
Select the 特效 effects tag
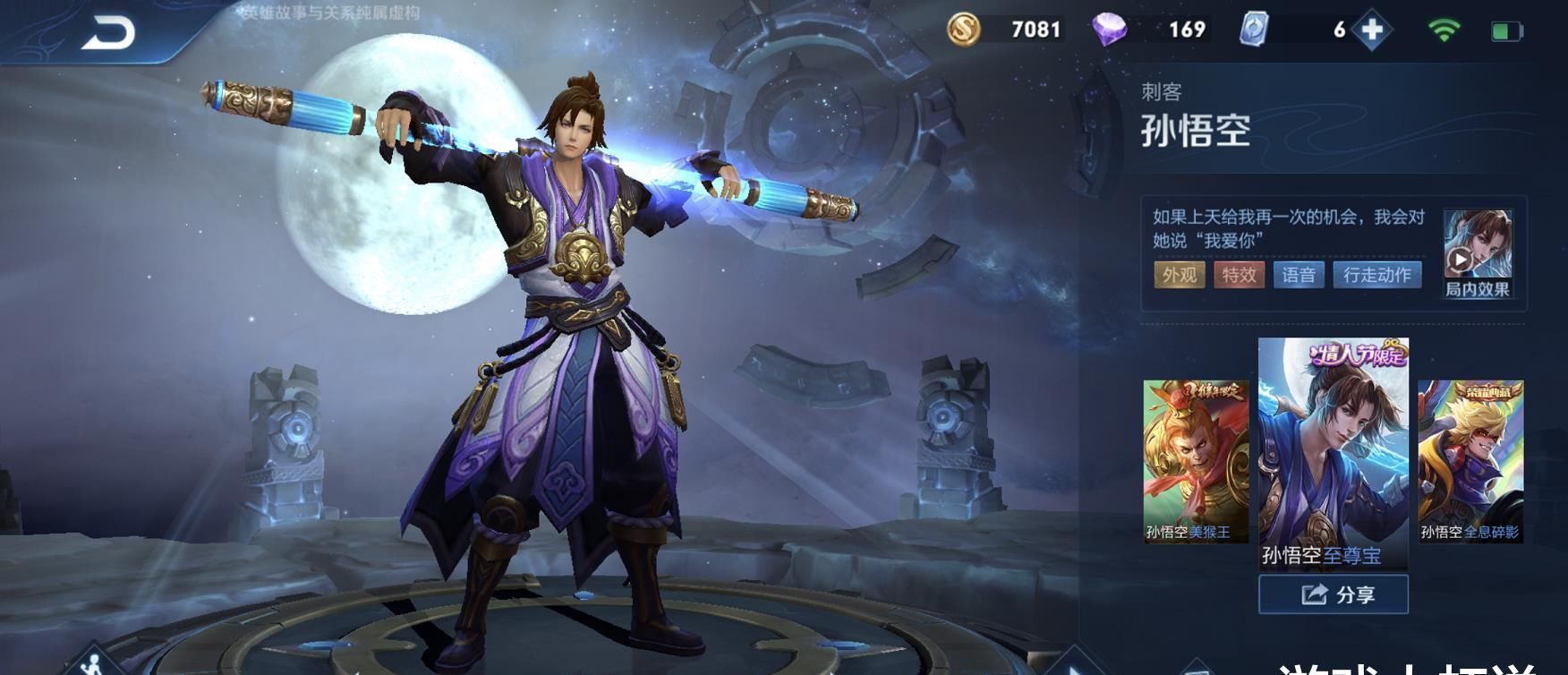[x=1239, y=275]
